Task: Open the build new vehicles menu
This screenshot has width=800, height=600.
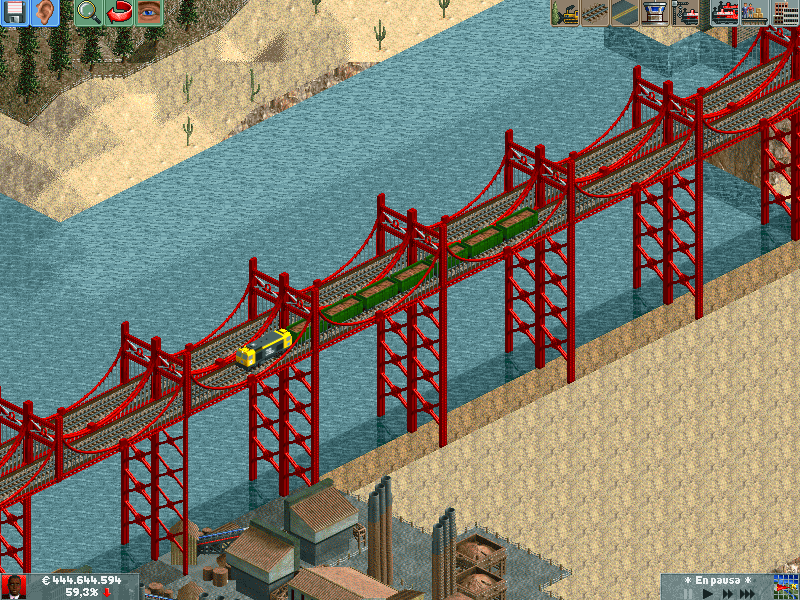Action: coord(686,13)
